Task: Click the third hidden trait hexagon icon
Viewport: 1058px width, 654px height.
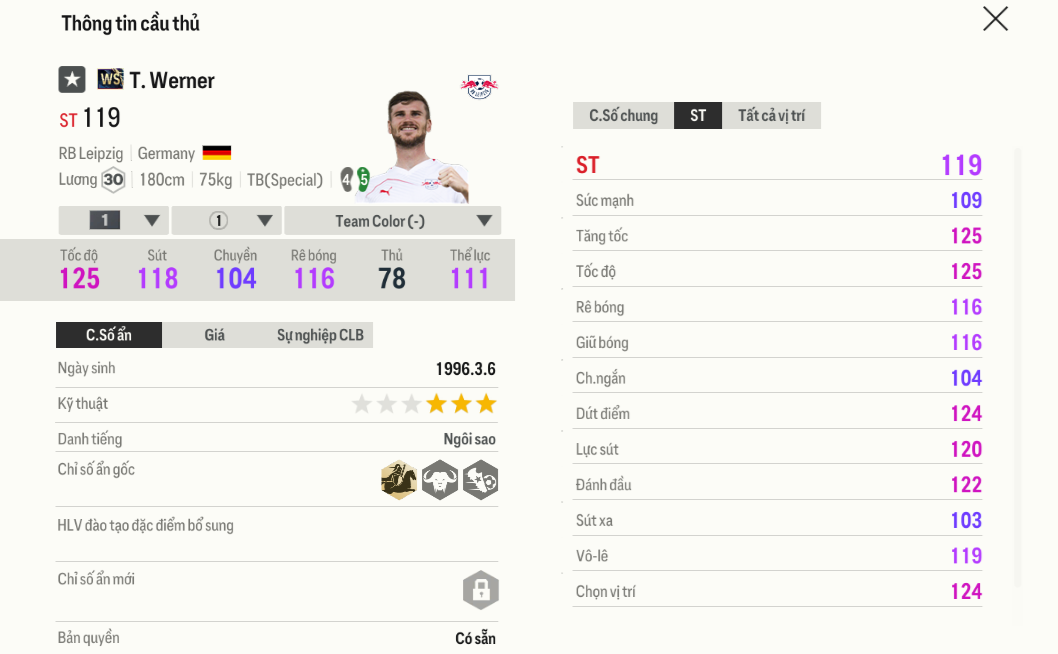Action: point(481,481)
